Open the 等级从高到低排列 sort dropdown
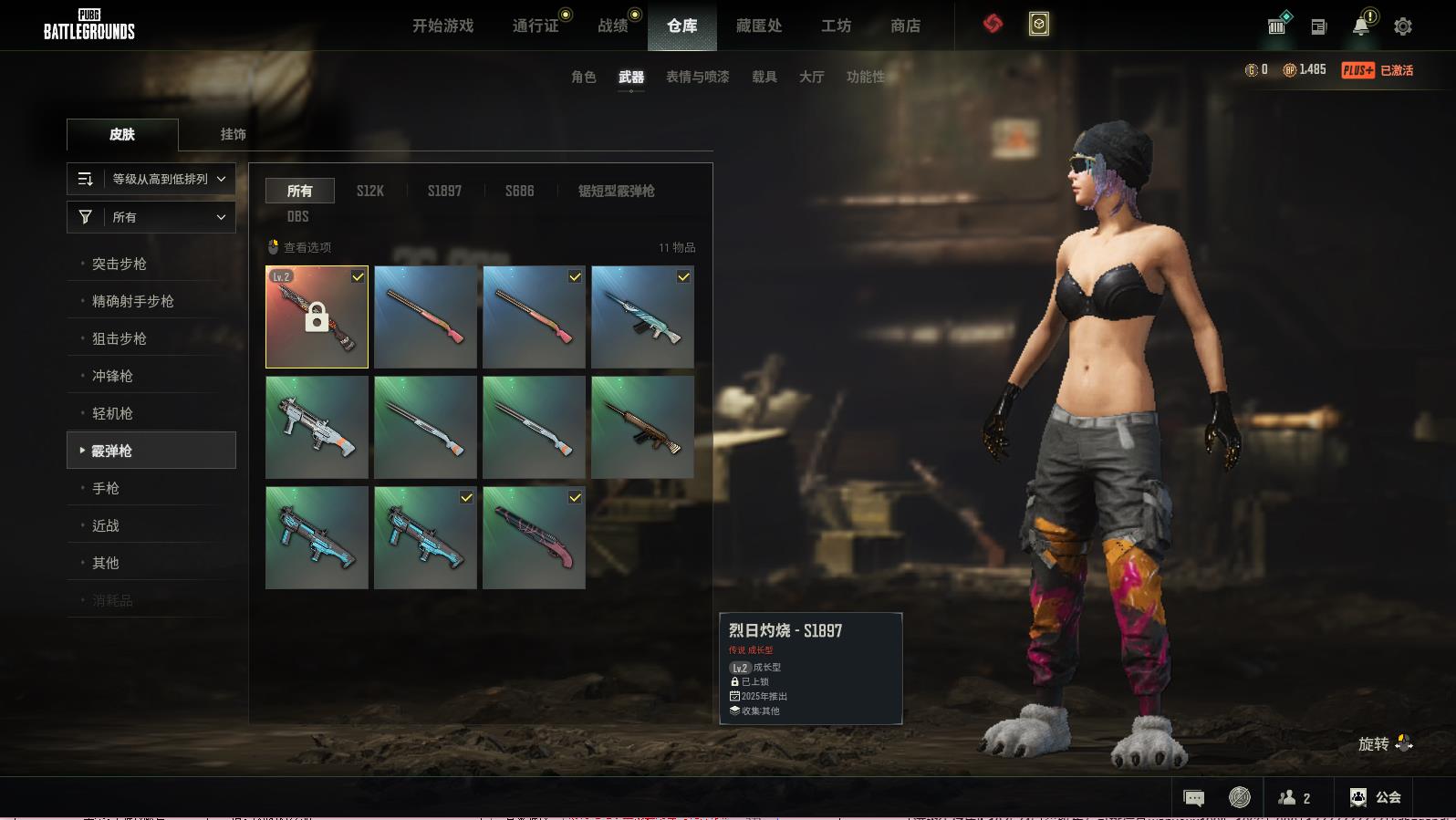 [151, 179]
